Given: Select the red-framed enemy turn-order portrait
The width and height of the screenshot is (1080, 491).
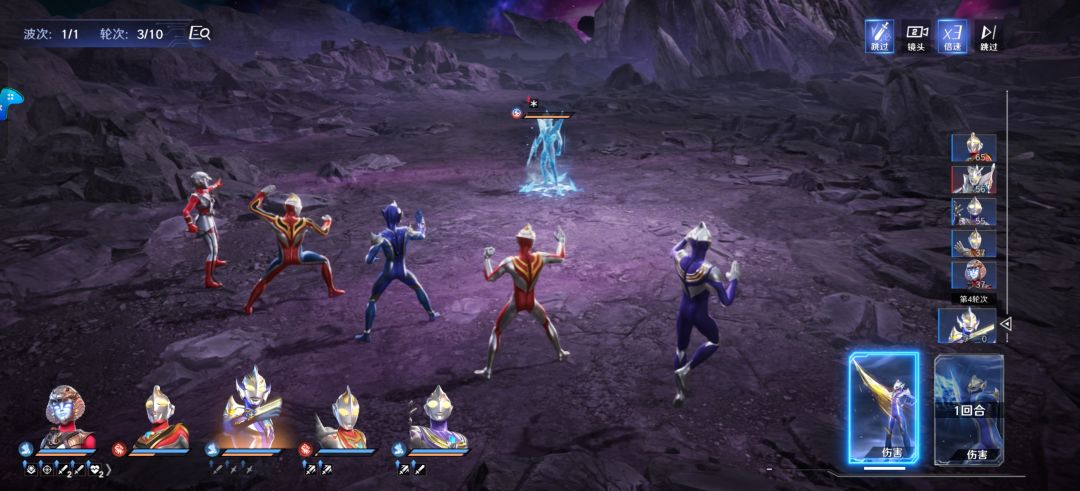Looking at the screenshot, I should point(973,180).
